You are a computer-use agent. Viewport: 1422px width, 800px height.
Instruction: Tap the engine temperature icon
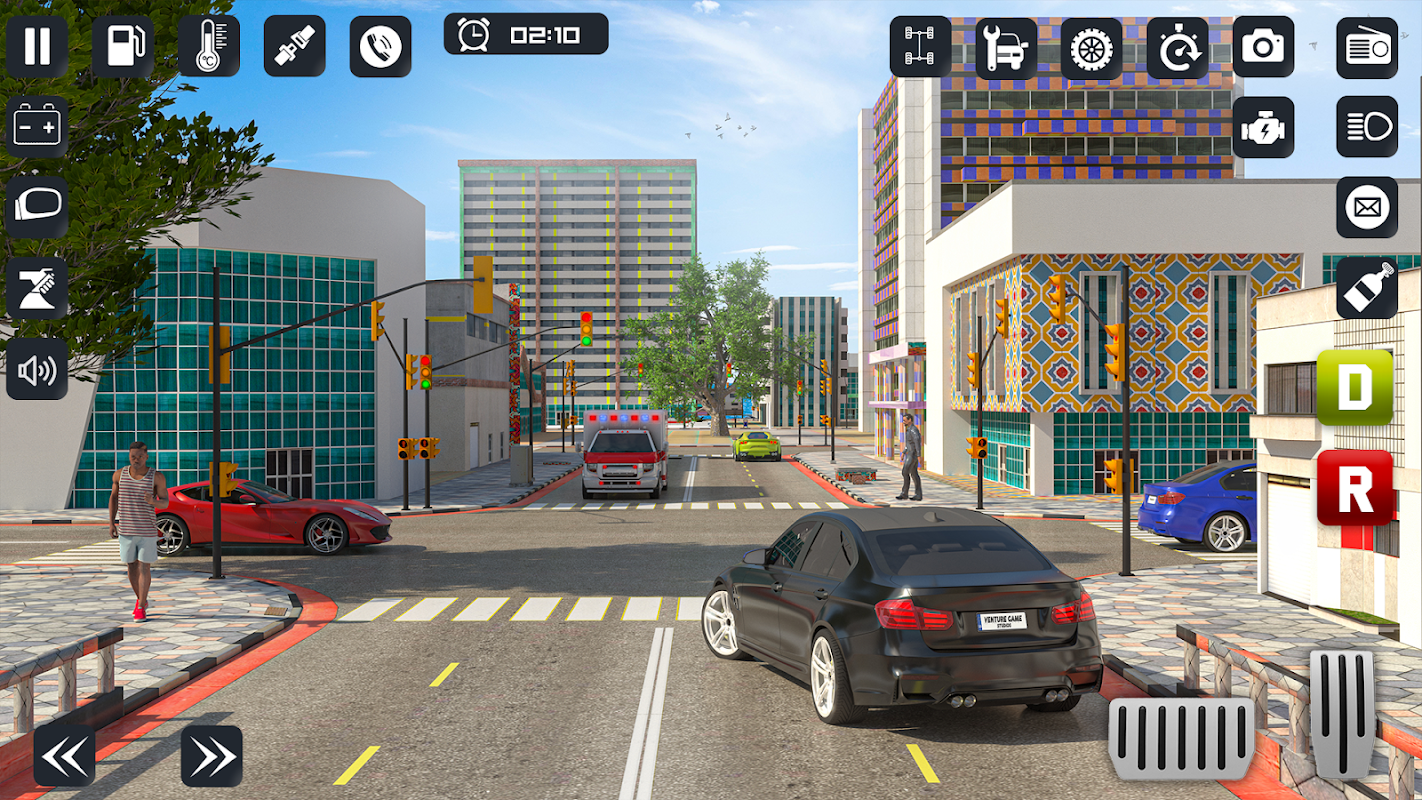pyautogui.click(x=209, y=47)
